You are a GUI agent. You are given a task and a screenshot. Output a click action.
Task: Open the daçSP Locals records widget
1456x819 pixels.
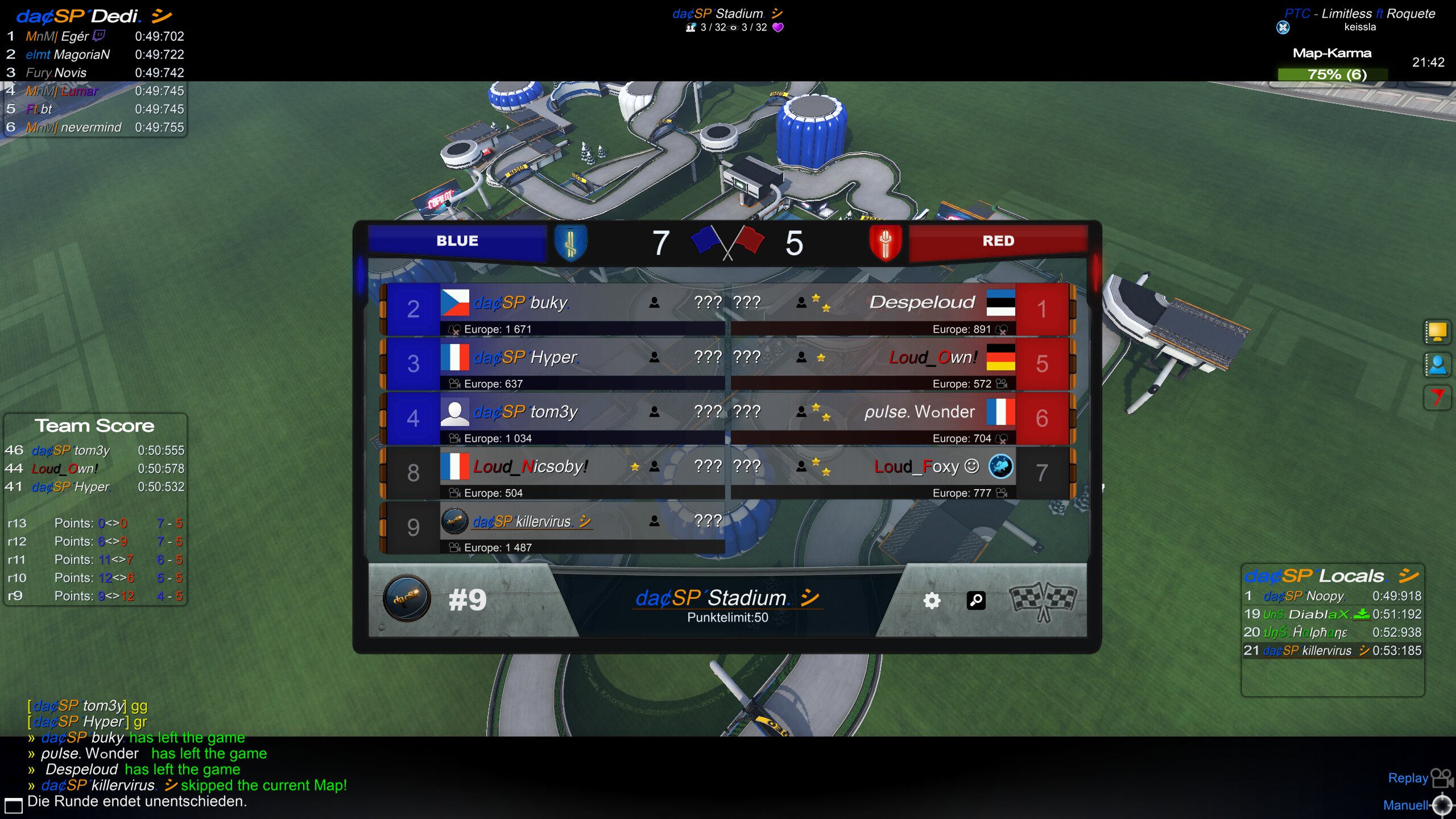click(x=1332, y=576)
